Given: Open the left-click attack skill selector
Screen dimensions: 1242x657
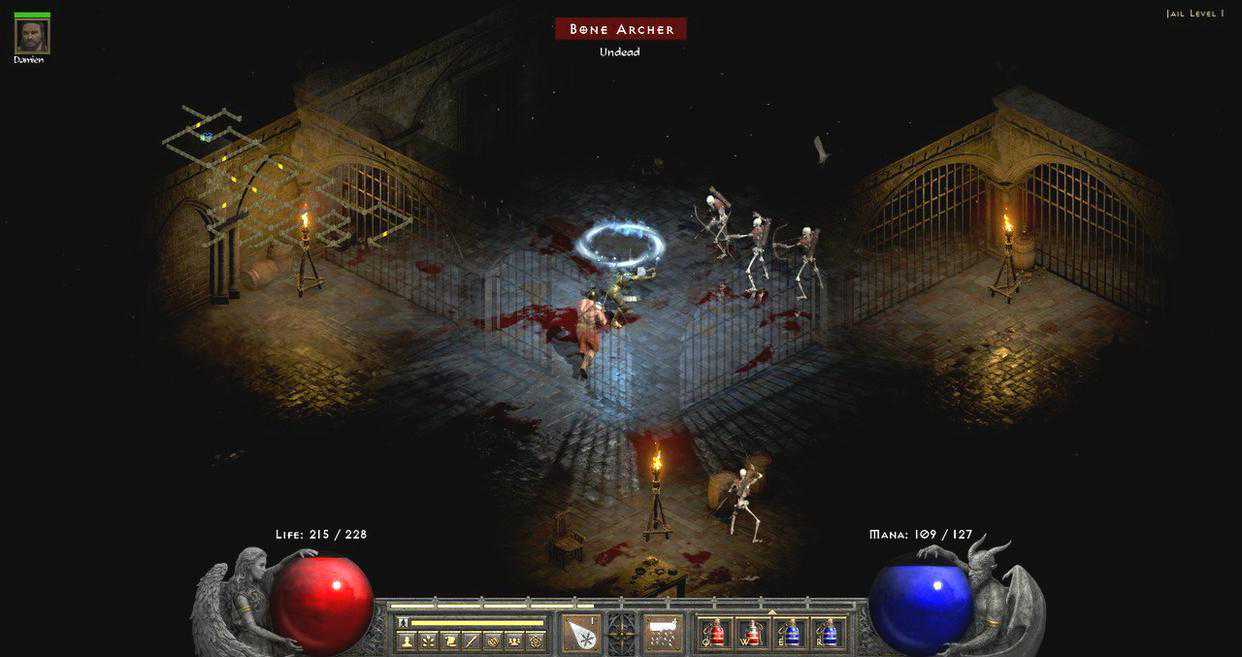Looking at the screenshot, I should (581, 633).
